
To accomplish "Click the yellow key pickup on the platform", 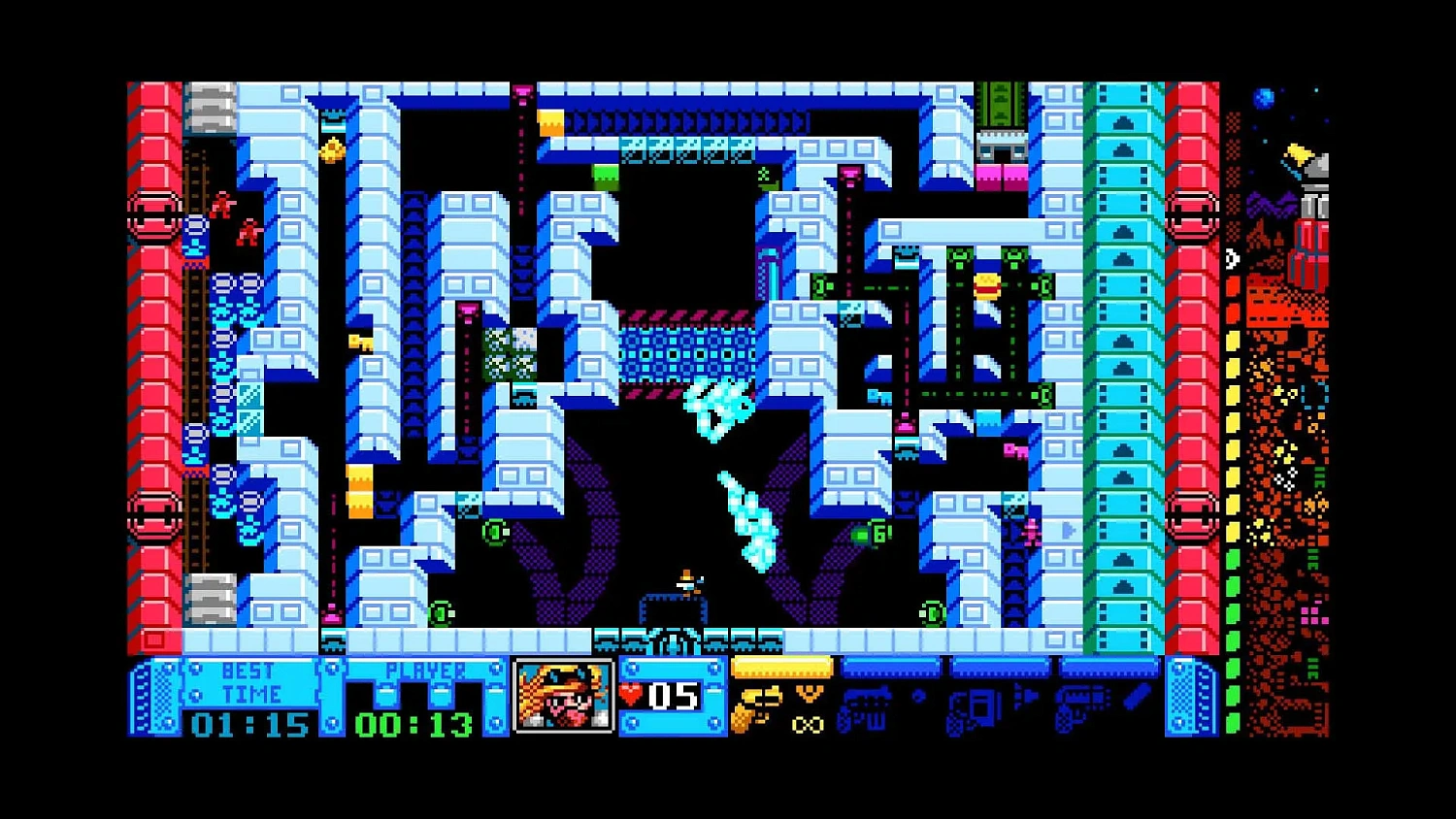I will [x=361, y=343].
